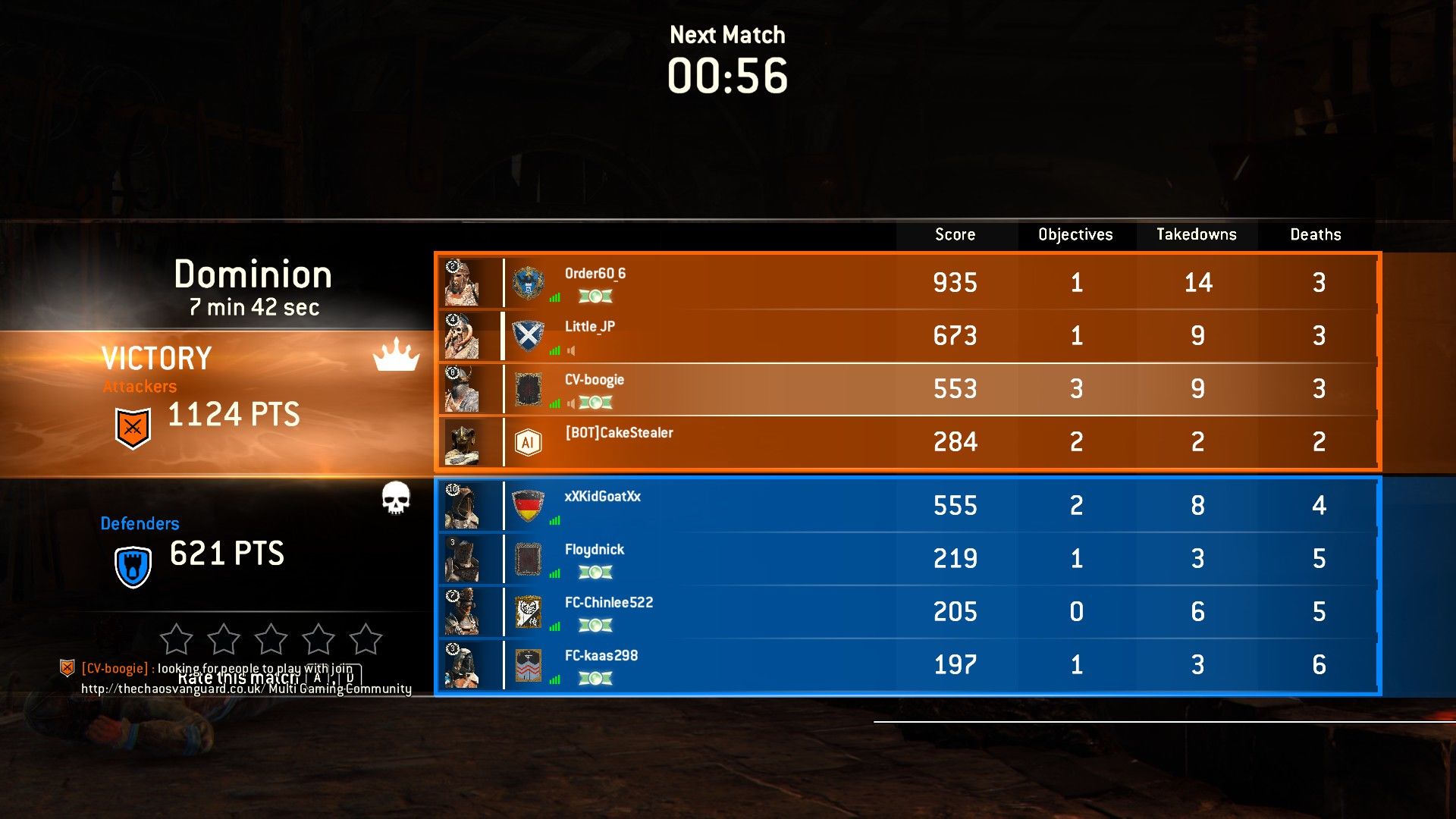This screenshot has width=1456, height=819.
Task: Select Little_JP's player row
Action: point(906,335)
